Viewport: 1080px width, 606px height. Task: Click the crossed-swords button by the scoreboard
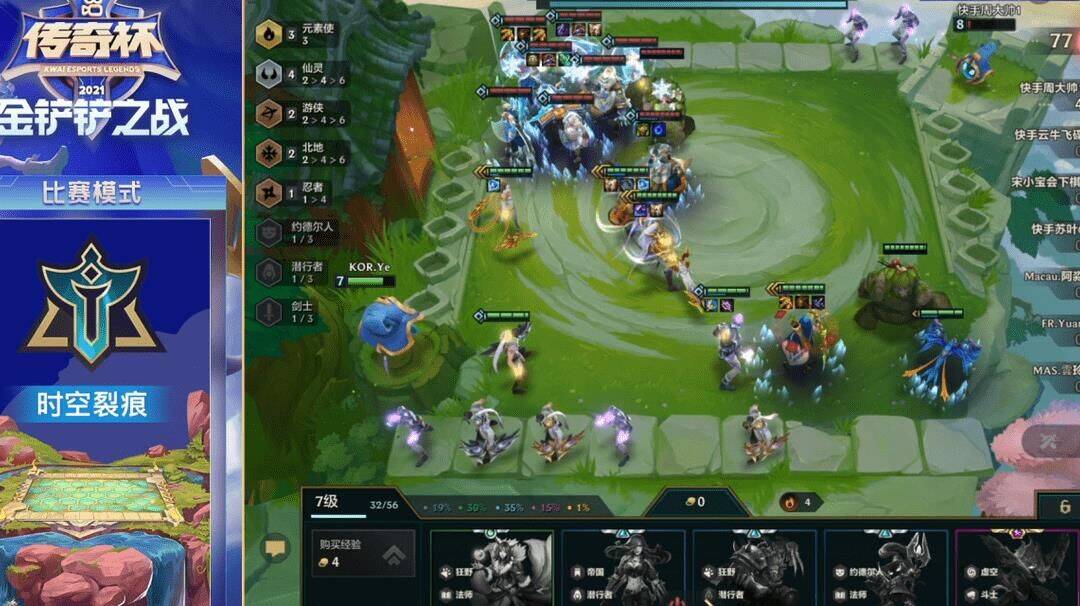[x=1050, y=439]
